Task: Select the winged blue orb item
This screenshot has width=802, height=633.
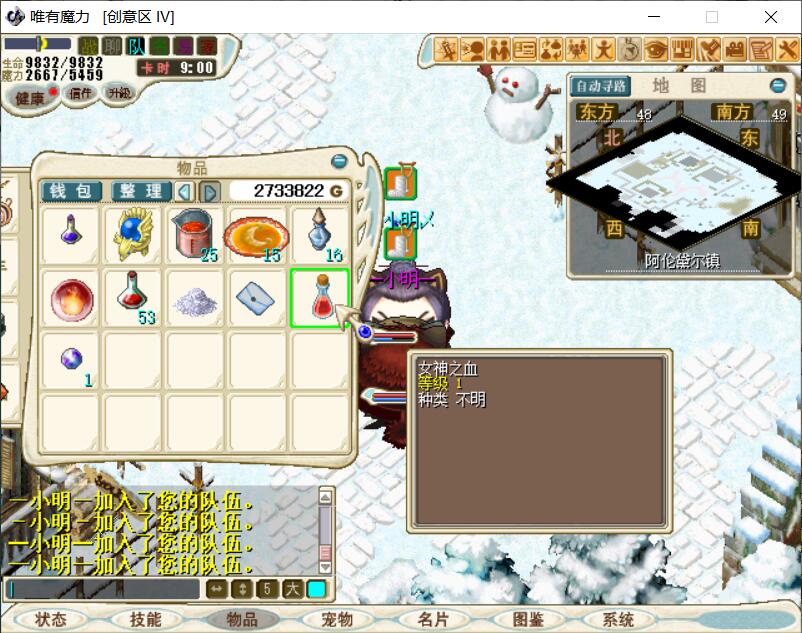Action: point(133,236)
